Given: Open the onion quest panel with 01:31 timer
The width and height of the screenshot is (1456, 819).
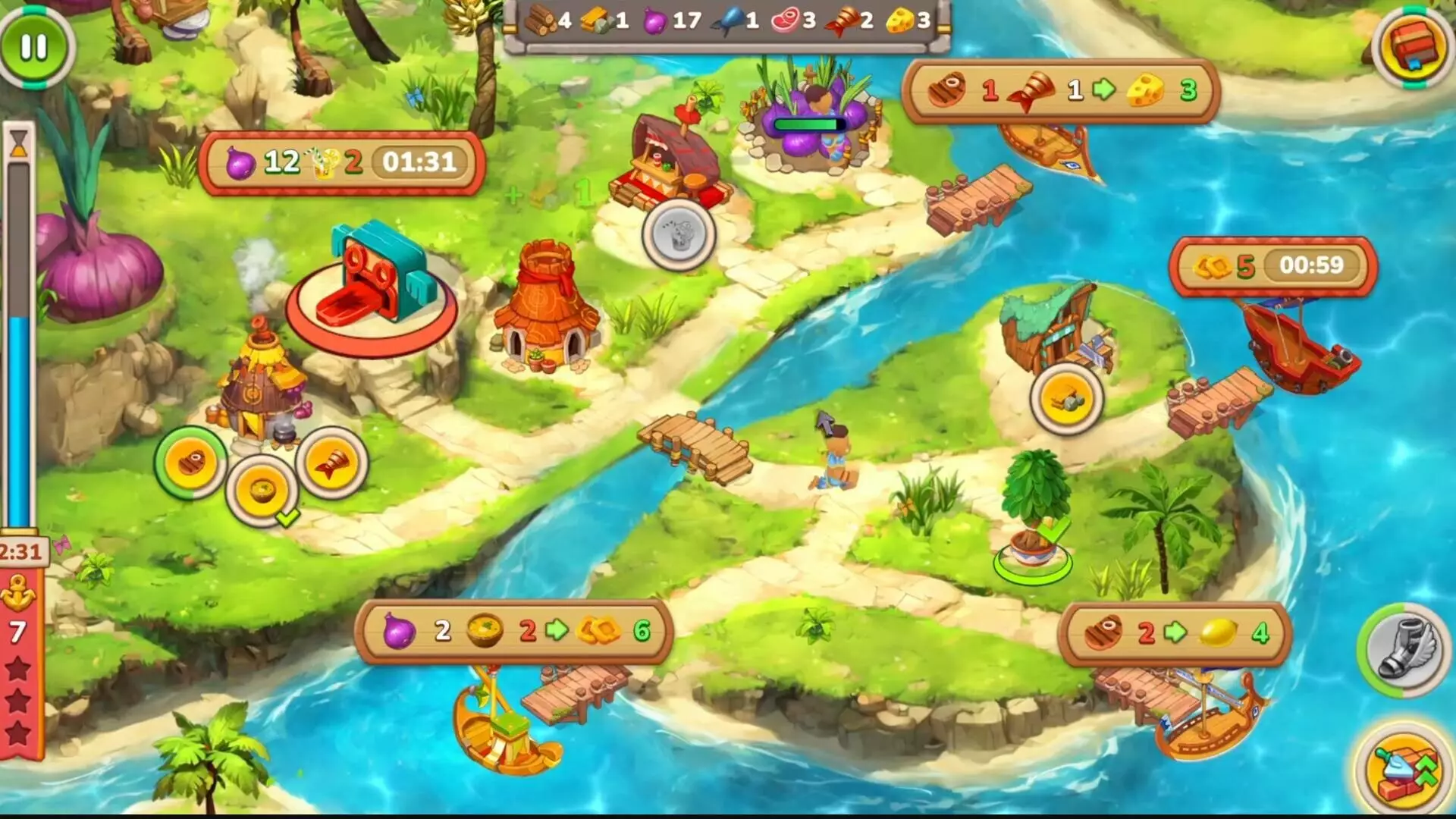Looking at the screenshot, I should point(341,163).
